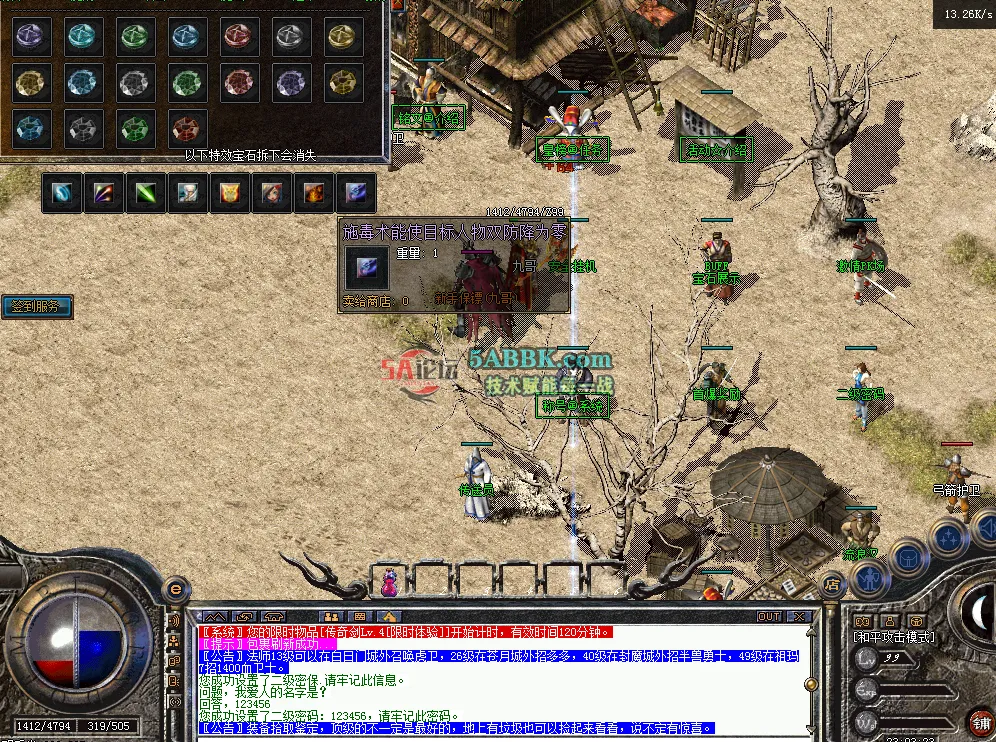This screenshot has height=742, width=996.
Task: Select the green arrow skill gem
Action: tap(146, 193)
